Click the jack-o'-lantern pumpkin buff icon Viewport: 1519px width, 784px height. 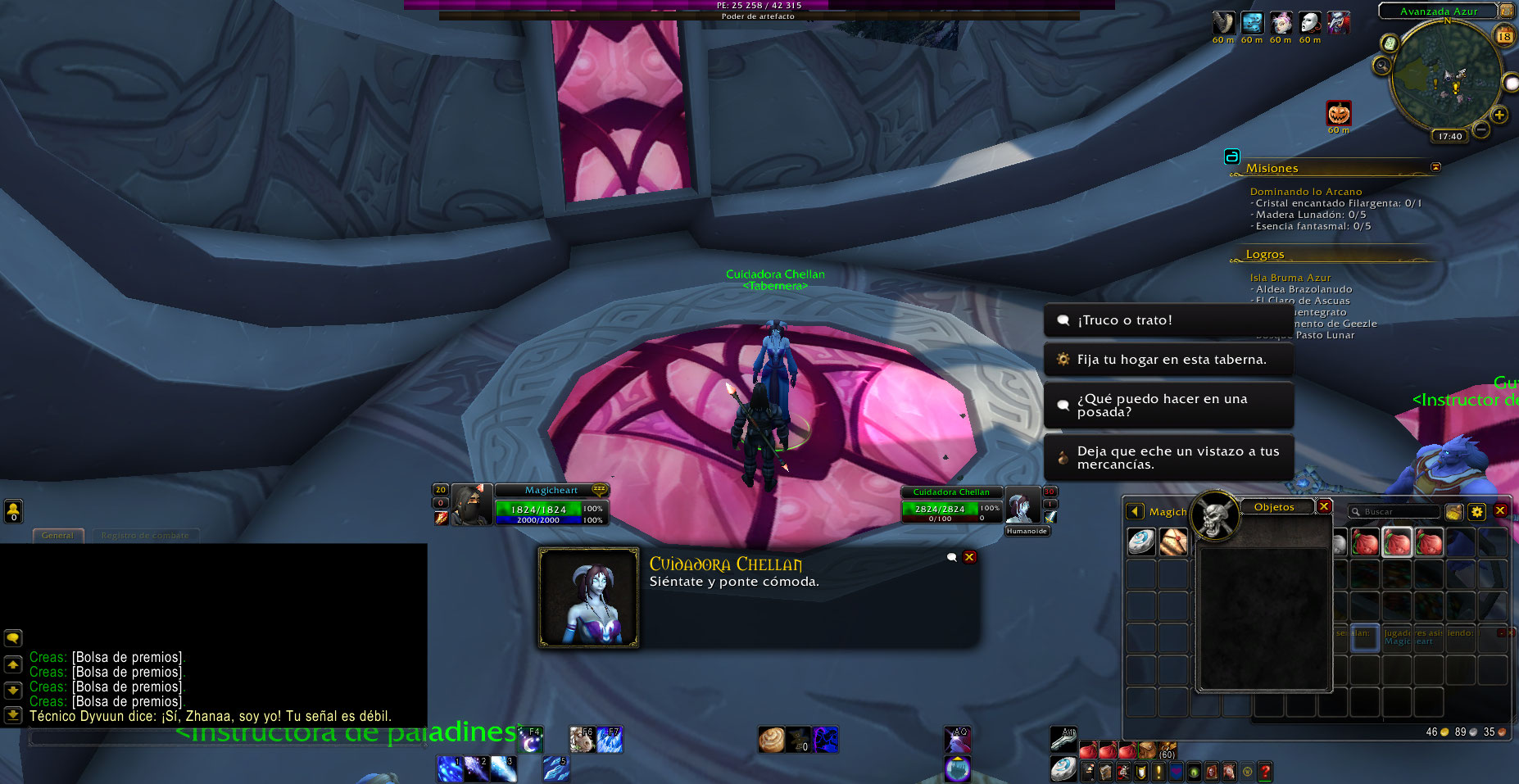1339,113
